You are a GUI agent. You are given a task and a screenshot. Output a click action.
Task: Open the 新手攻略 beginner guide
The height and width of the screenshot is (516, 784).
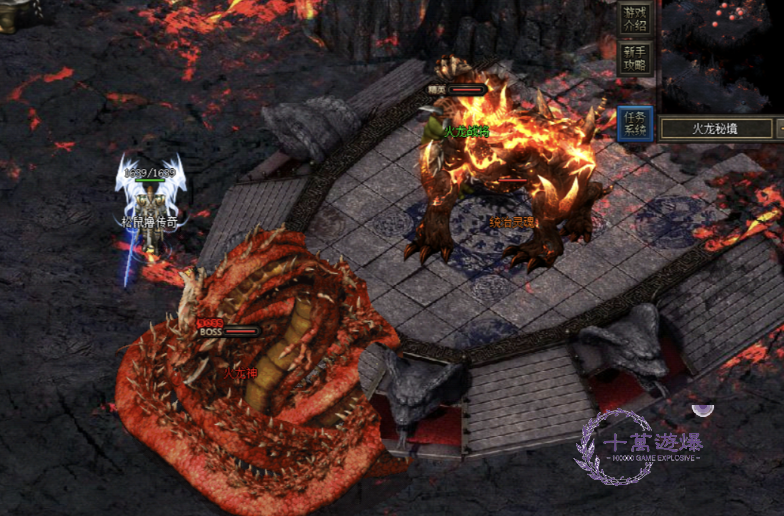635,58
